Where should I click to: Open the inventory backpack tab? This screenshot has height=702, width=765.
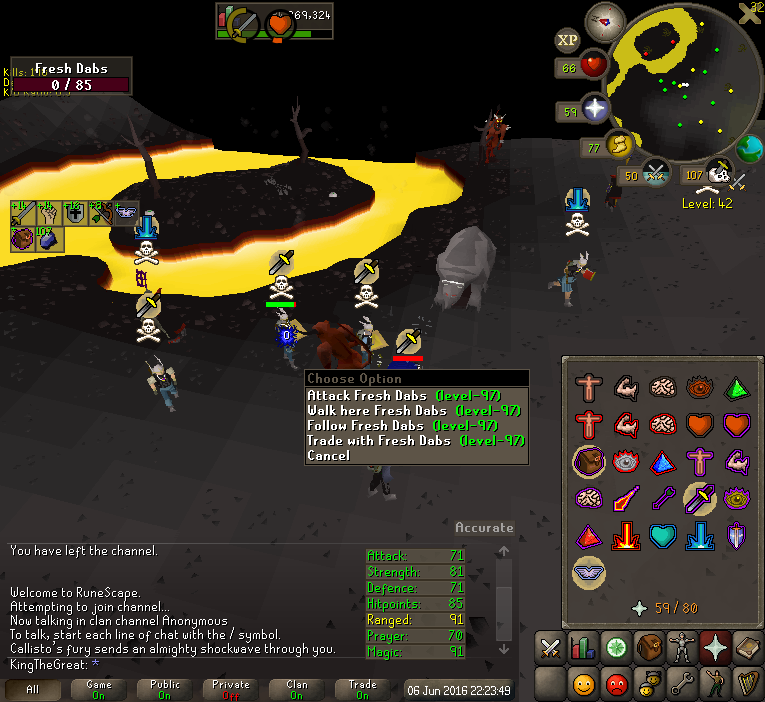650,648
